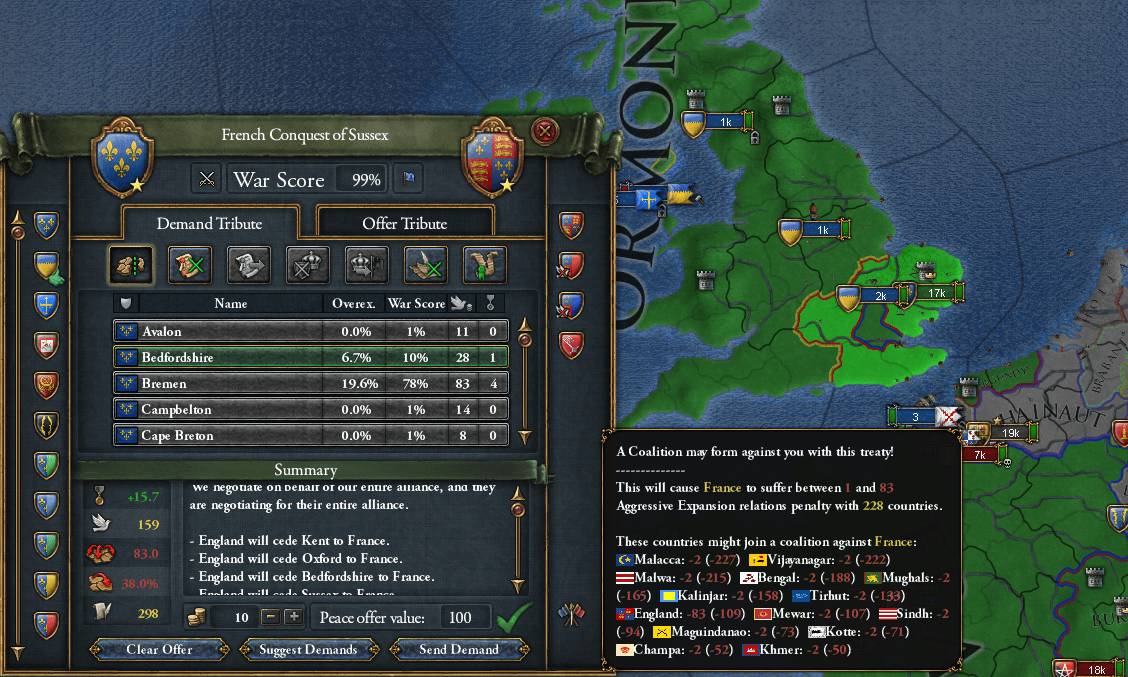This screenshot has height=677, width=1128.
Task: Open the crossed-out crown demand category
Action: [x=308, y=265]
